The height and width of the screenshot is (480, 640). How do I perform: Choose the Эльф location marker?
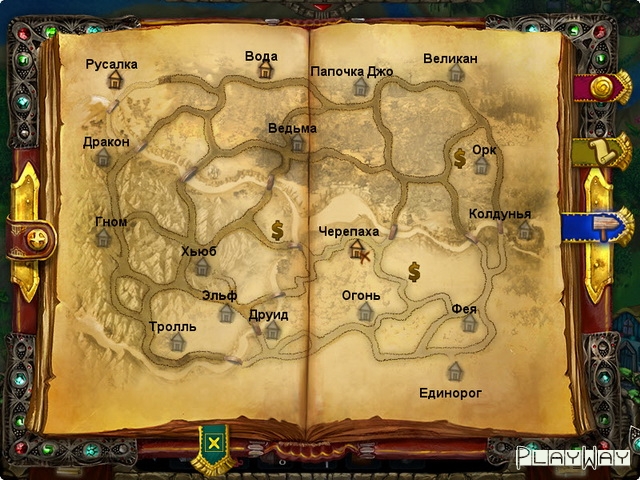coord(227,313)
